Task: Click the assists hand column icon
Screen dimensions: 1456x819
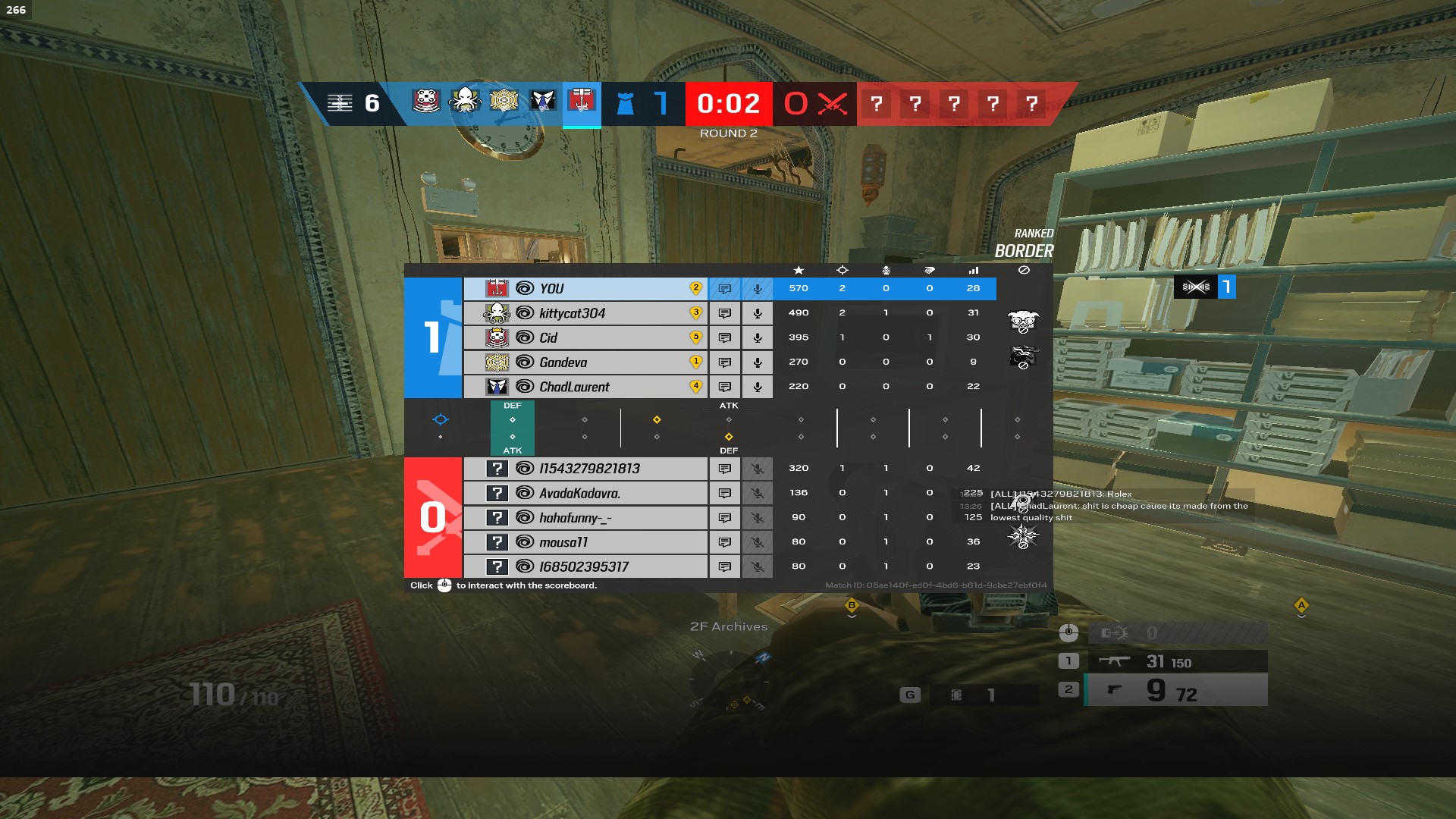Action: (x=930, y=270)
